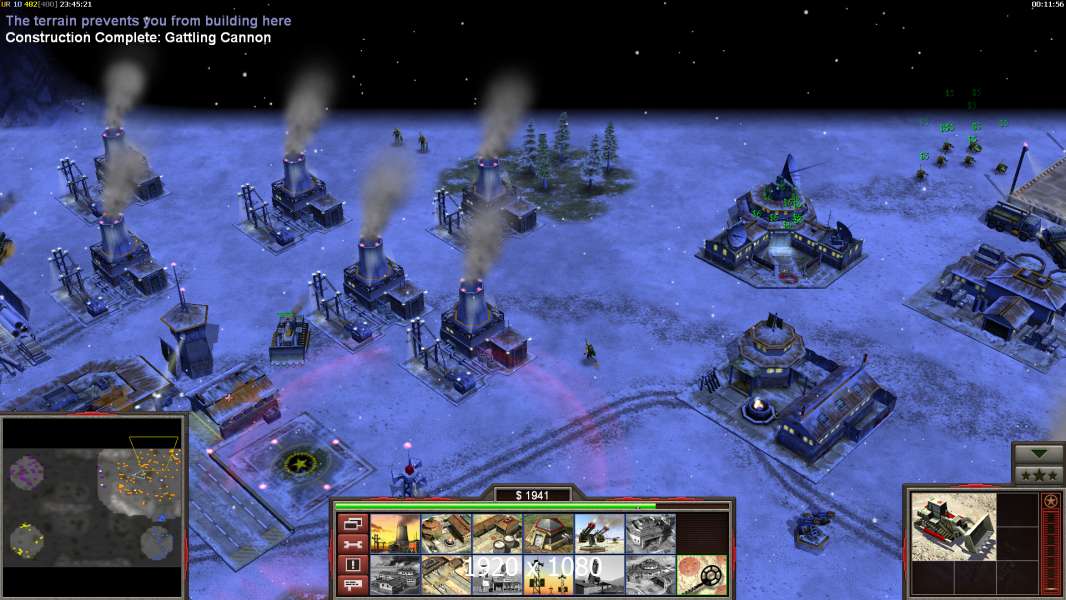Open the chat message button

352,585
